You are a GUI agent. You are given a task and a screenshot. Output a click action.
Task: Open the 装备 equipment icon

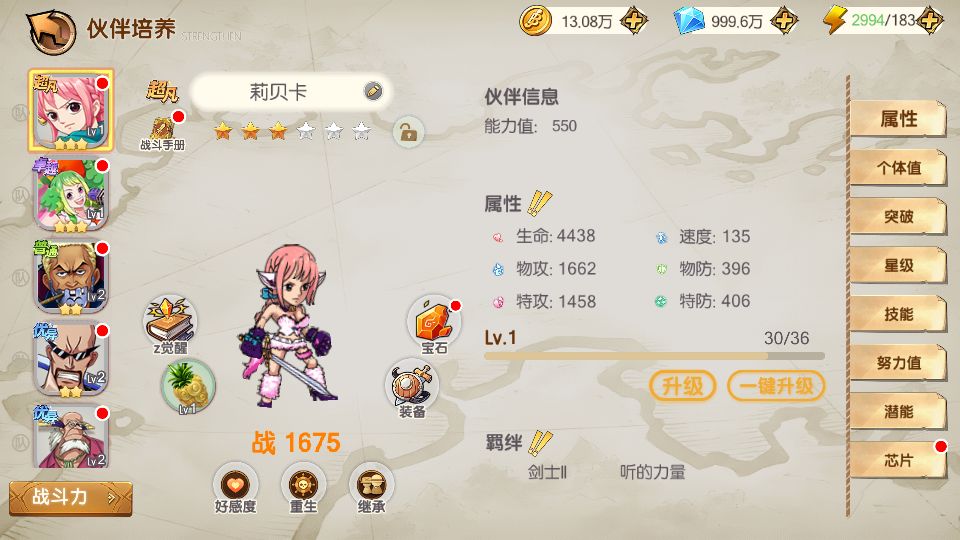412,388
